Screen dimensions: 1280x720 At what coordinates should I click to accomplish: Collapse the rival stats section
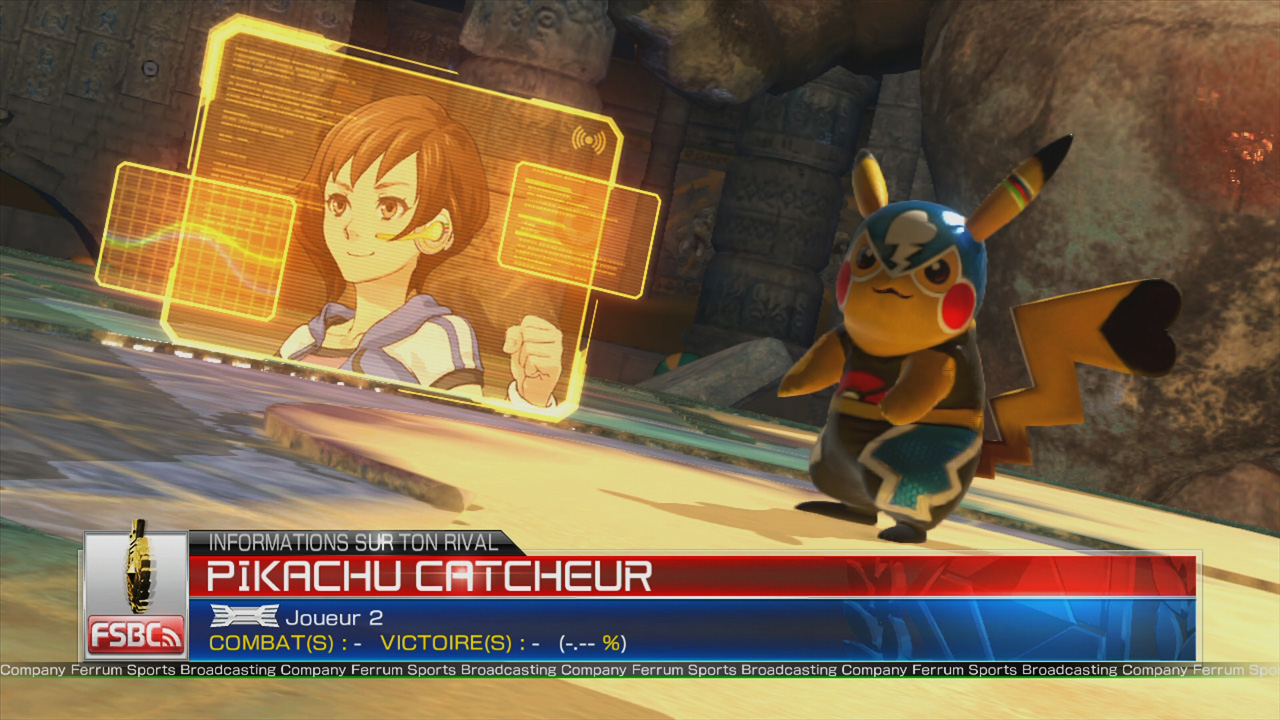pyautogui.click(x=400, y=644)
